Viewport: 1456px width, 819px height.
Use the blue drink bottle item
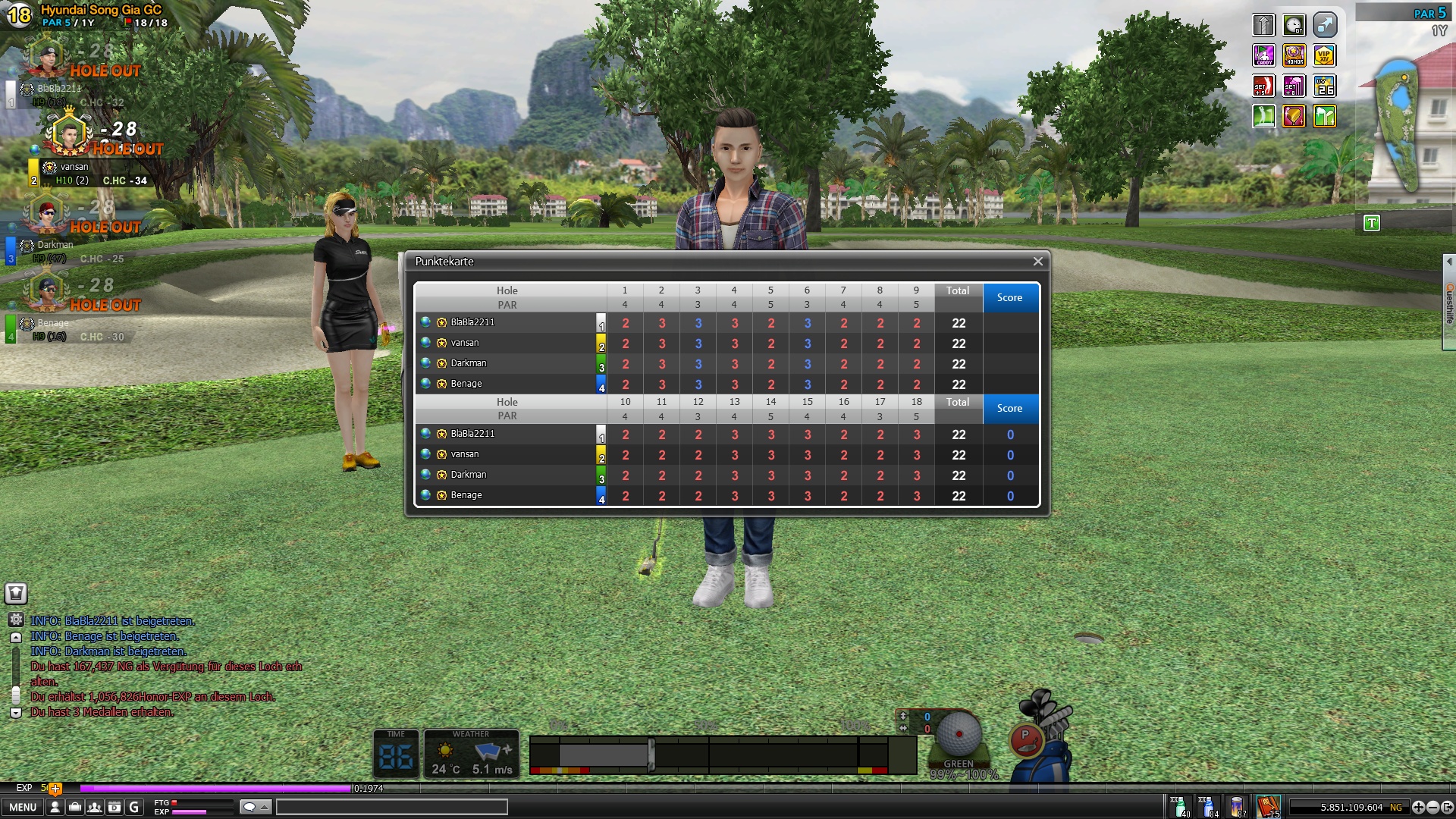point(1208,806)
